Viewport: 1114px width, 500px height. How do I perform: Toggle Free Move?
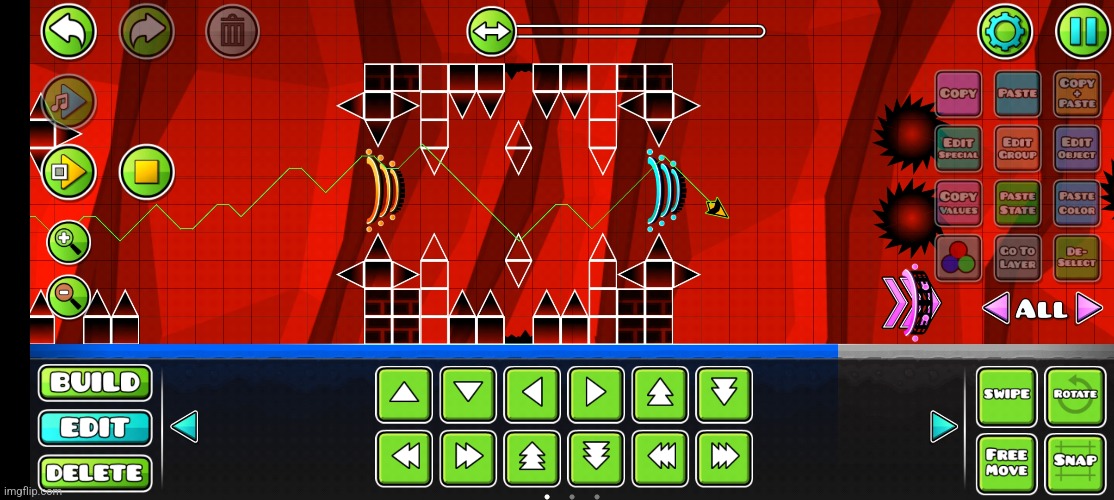(1006, 462)
